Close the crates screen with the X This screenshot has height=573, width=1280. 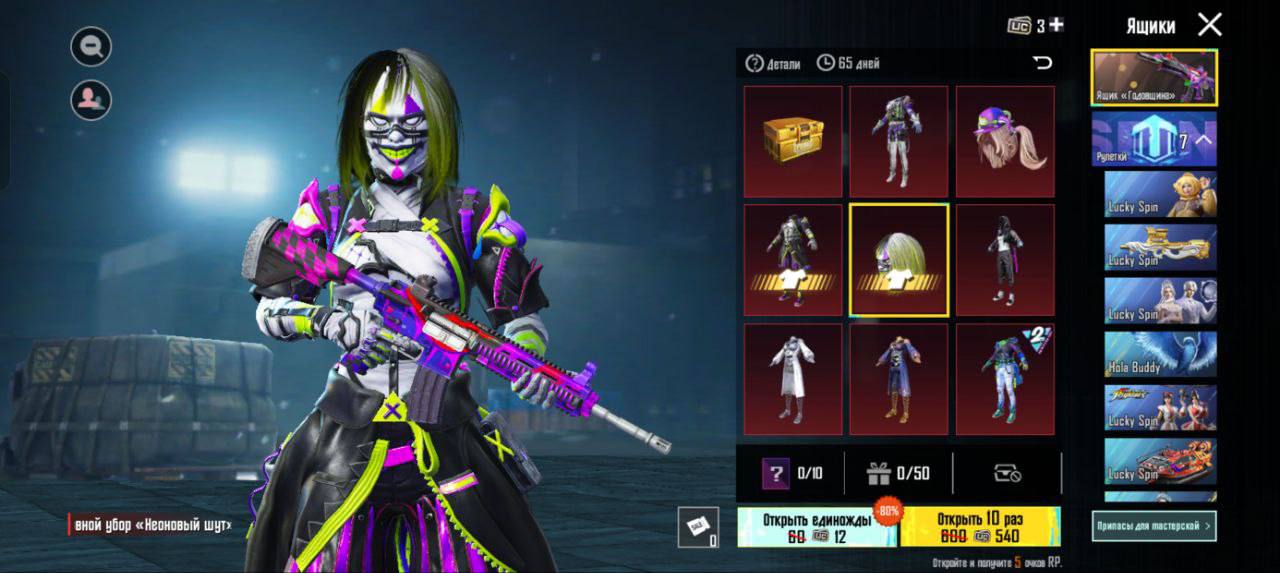pyautogui.click(x=1210, y=25)
